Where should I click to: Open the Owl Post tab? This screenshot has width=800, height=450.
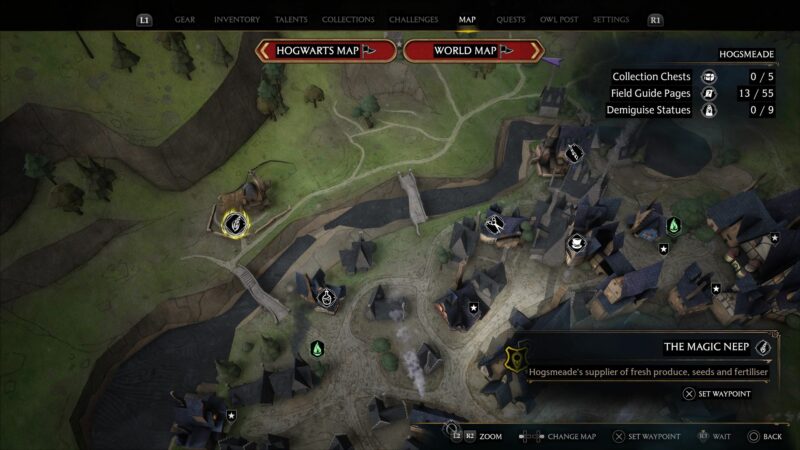tap(559, 19)
